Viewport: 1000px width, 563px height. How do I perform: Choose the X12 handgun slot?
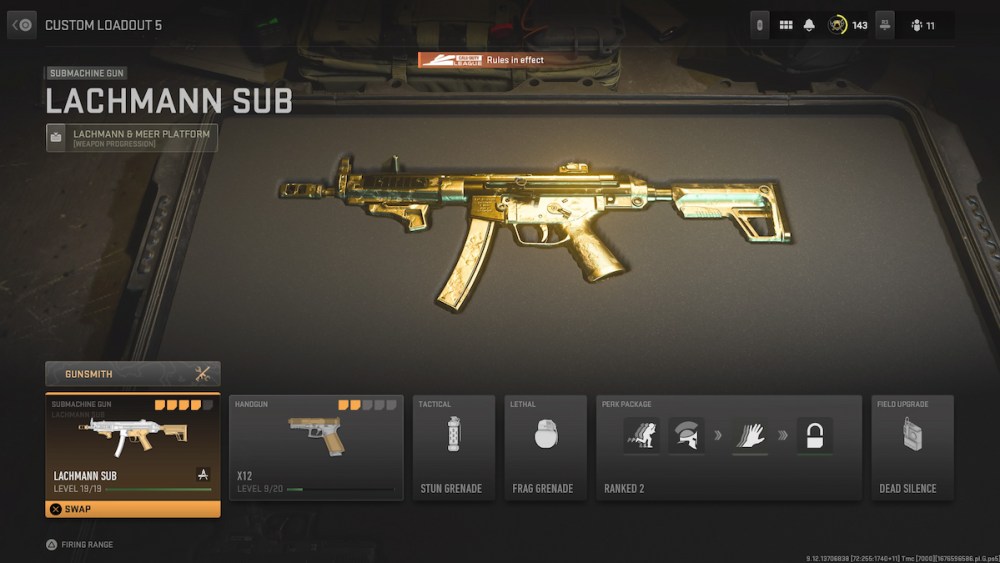pyautogui.click(x=316, y=447)
